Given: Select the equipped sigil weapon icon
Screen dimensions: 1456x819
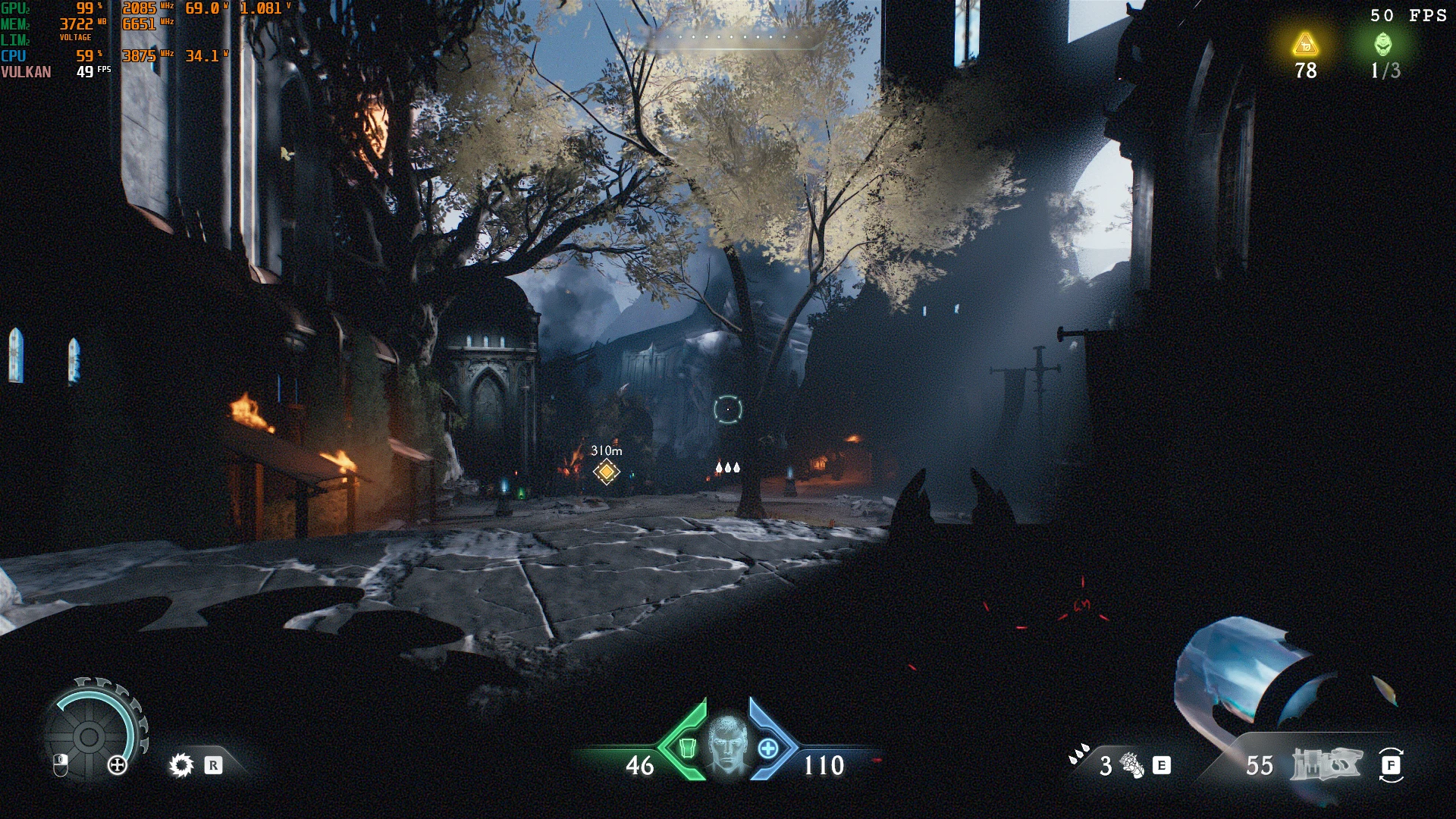Looking at the screenshot, I should coord(1326,765).
